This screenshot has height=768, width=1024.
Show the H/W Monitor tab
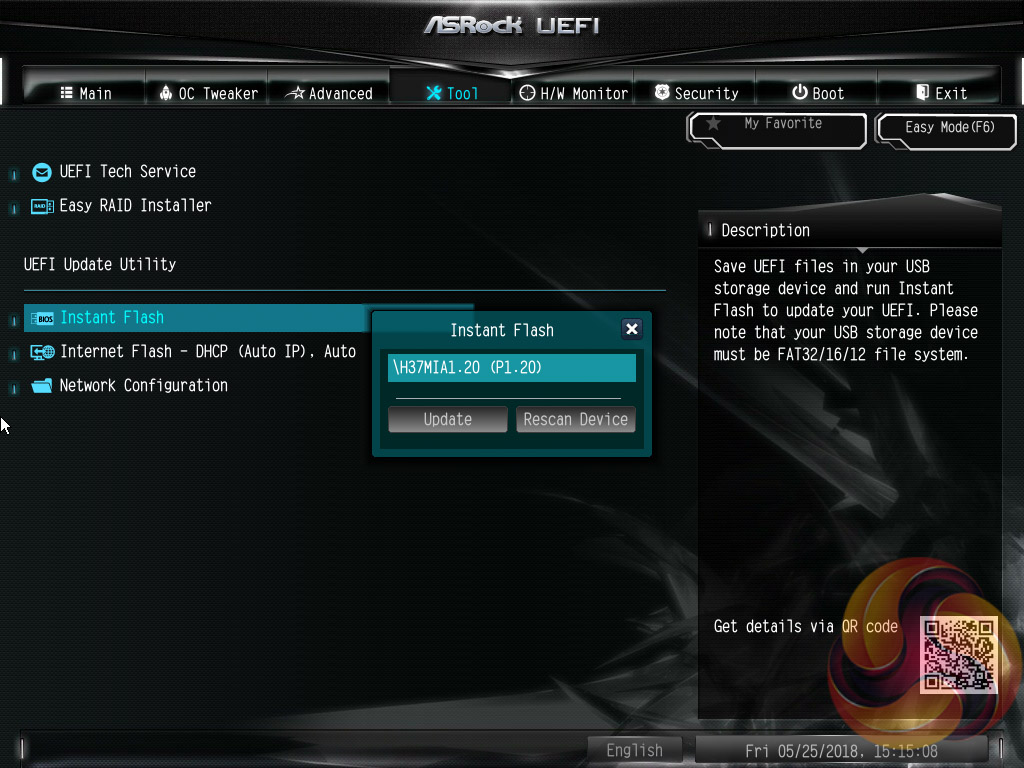[x=574, y=93]
